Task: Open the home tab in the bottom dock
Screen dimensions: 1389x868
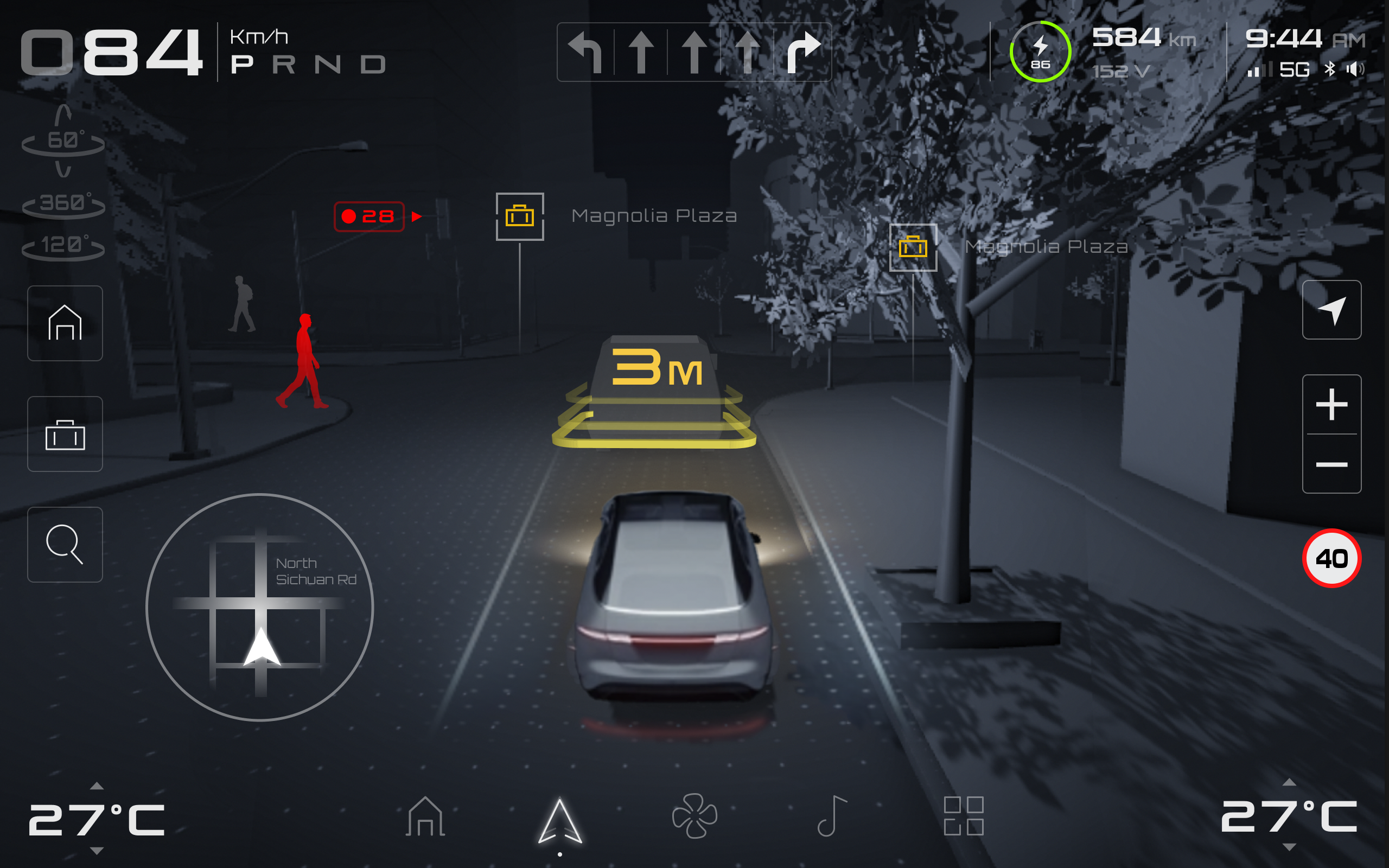Action: pos(425,816)
